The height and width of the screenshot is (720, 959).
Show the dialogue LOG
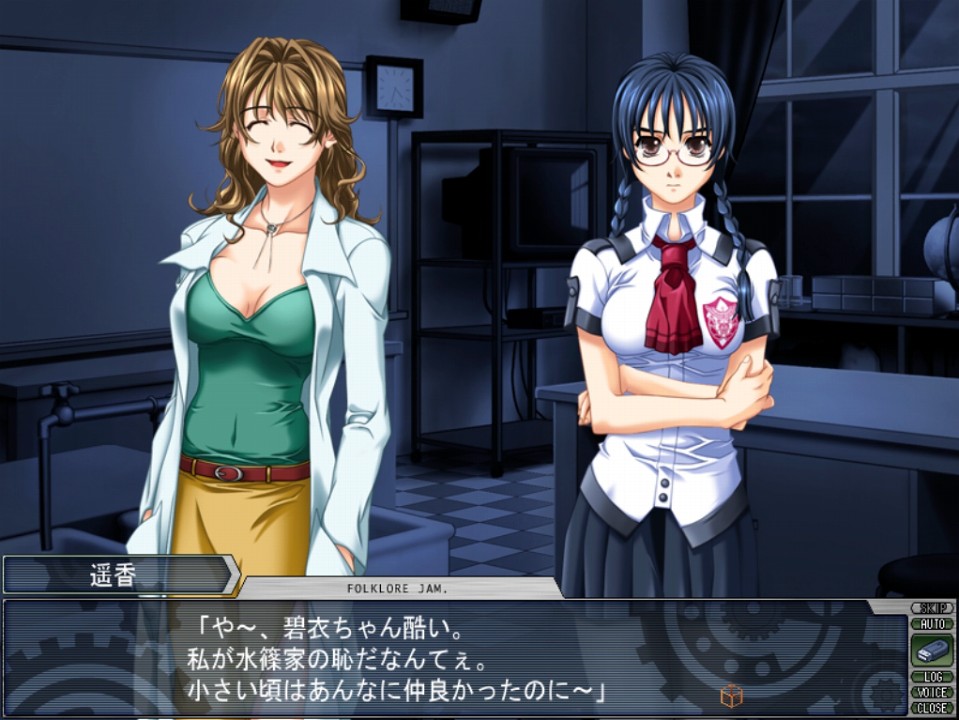(x=931, y=677)
